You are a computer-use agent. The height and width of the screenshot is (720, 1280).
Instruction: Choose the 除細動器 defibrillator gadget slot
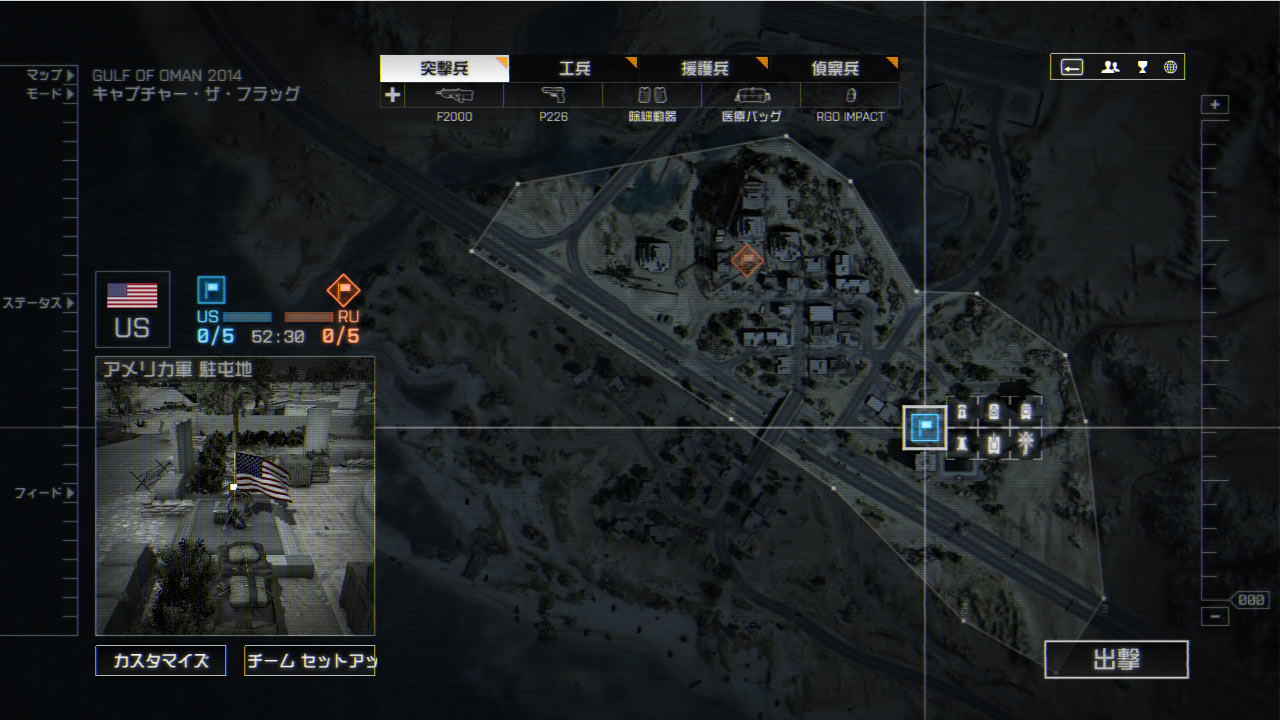(x=652, y=96)
